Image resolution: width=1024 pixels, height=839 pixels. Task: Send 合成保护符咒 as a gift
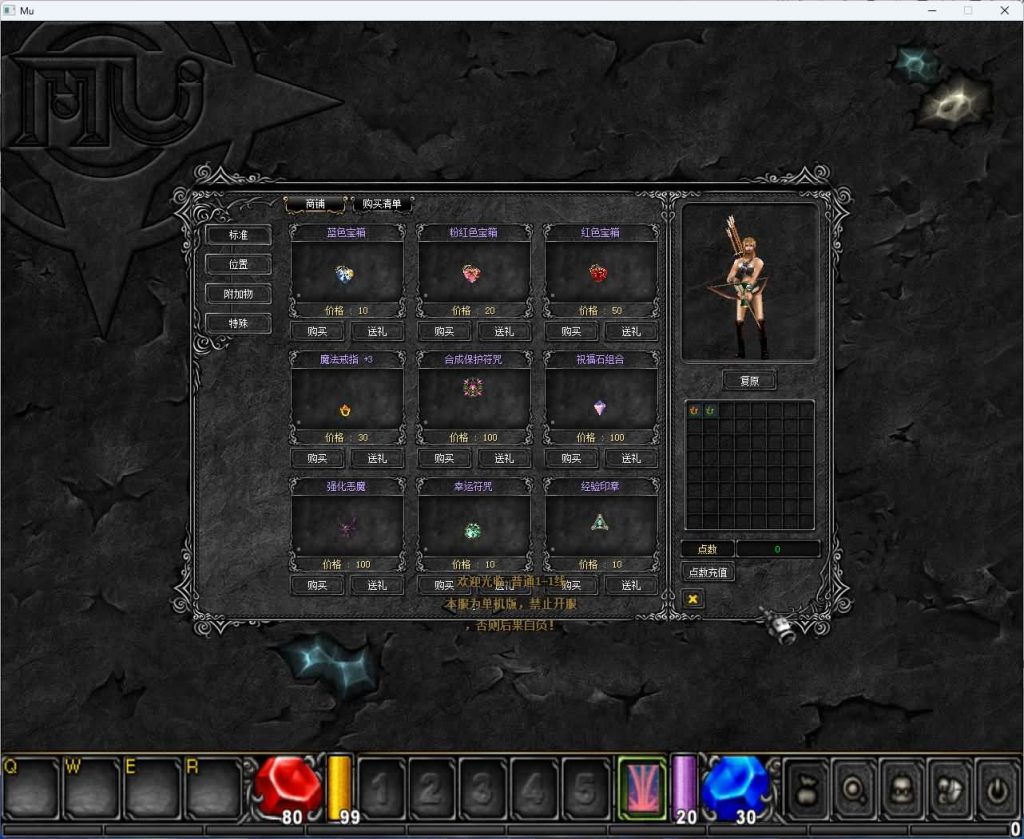(x=504, y=459)
